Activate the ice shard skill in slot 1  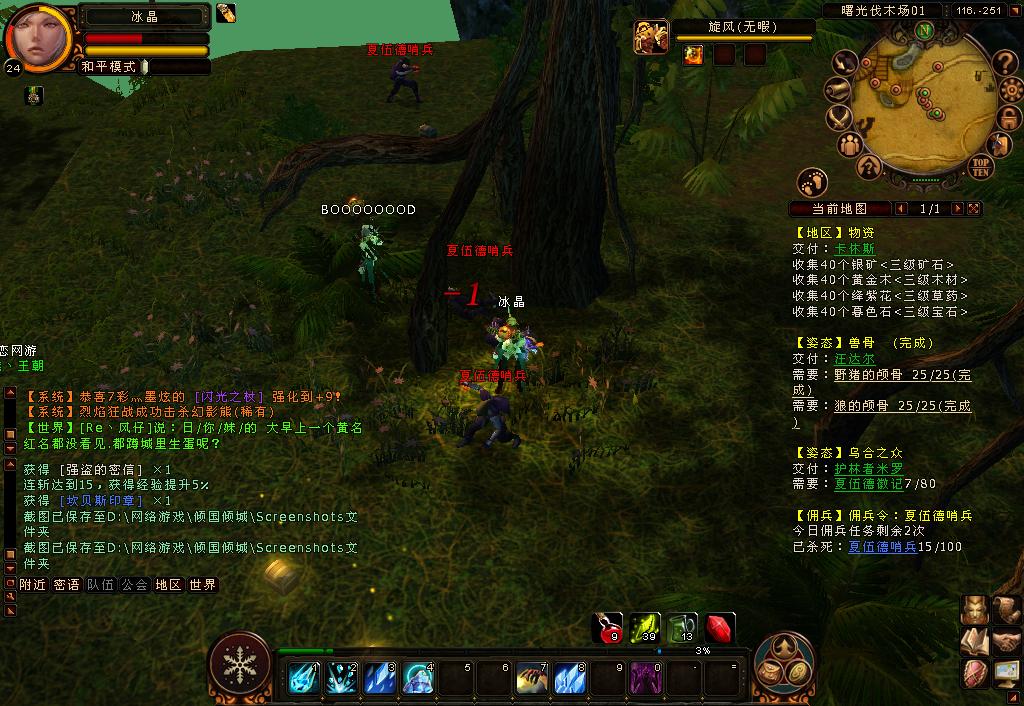[304, 678]
